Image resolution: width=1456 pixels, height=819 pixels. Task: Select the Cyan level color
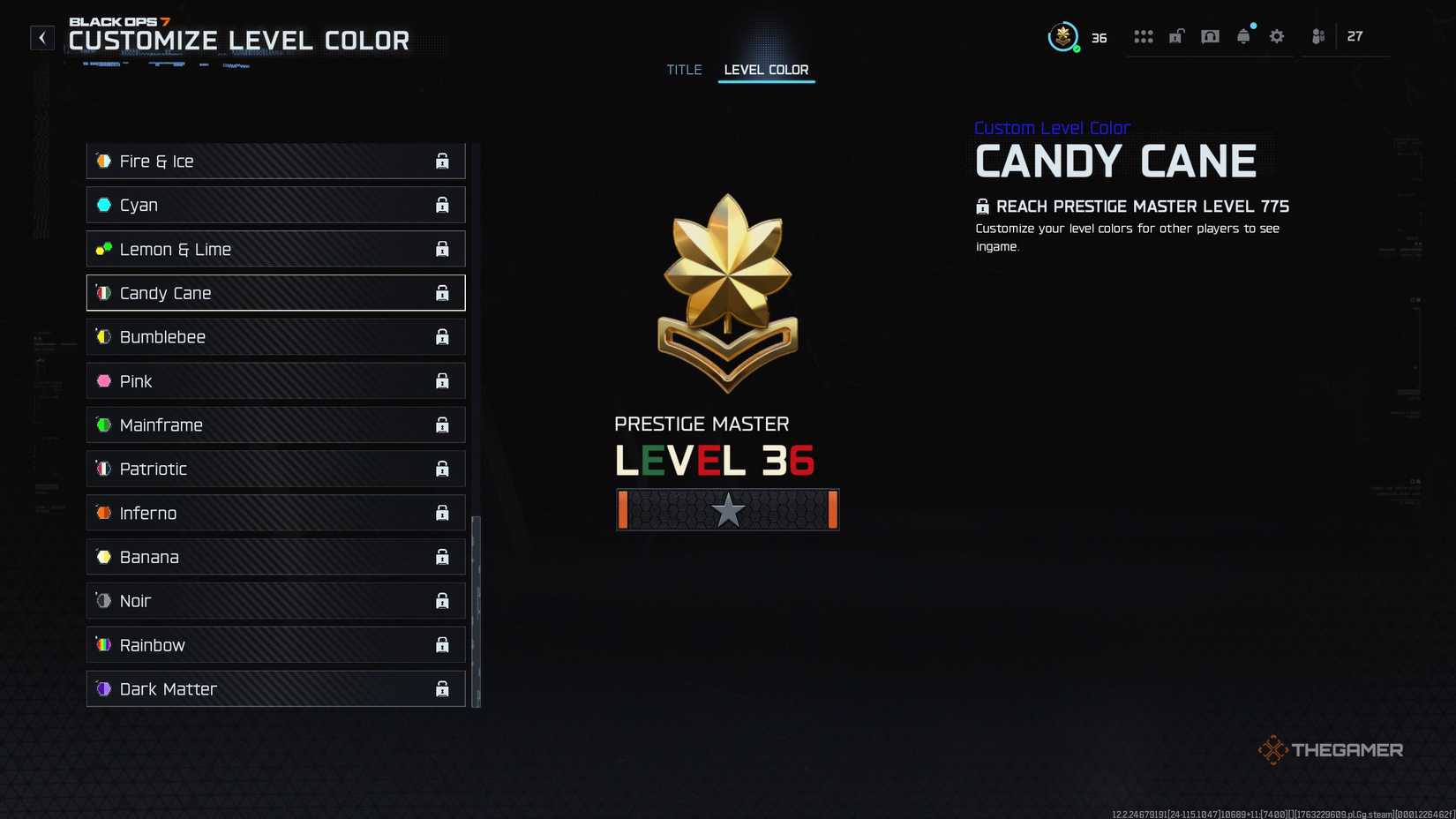[274, 204]
